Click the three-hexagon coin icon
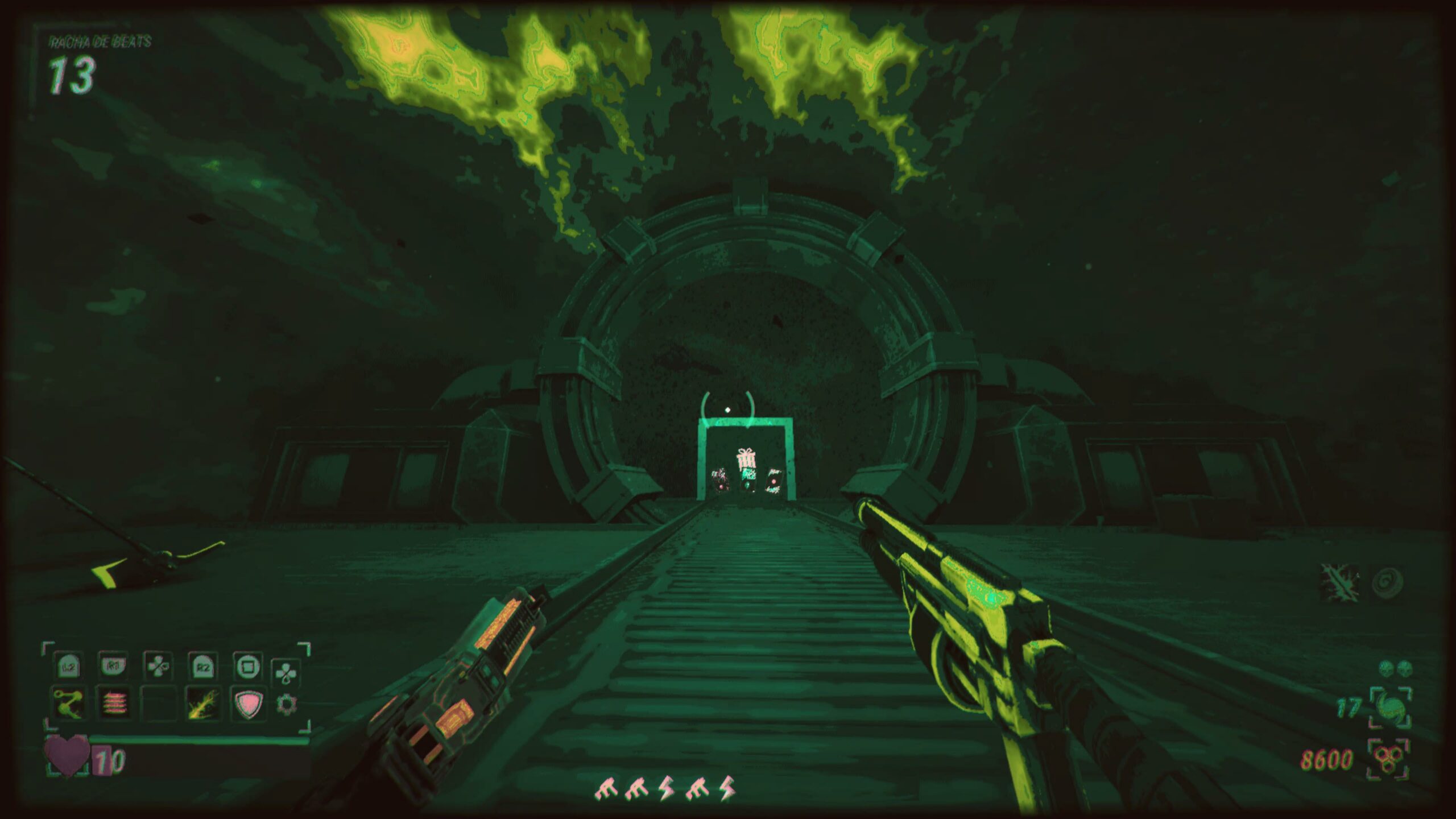Viewport: 1456px width, 819px height. tap(1388, 759)
